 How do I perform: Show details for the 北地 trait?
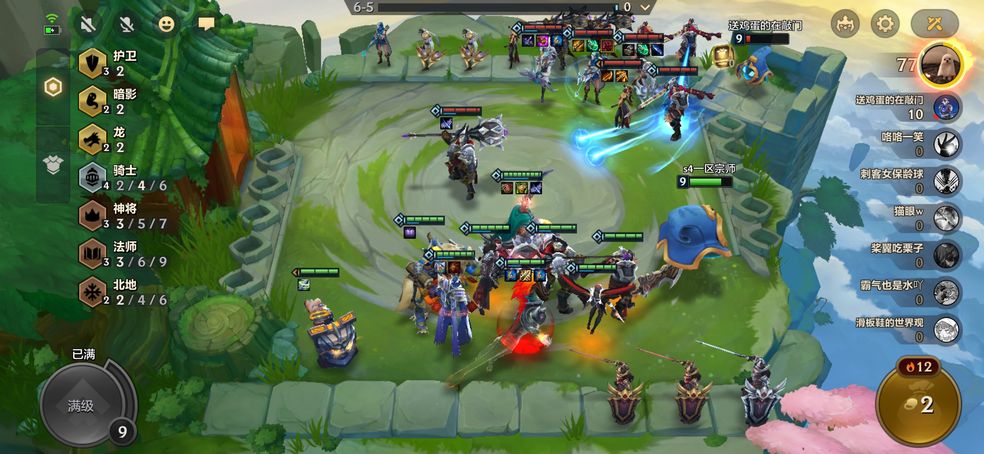click(x=93, y=292)
